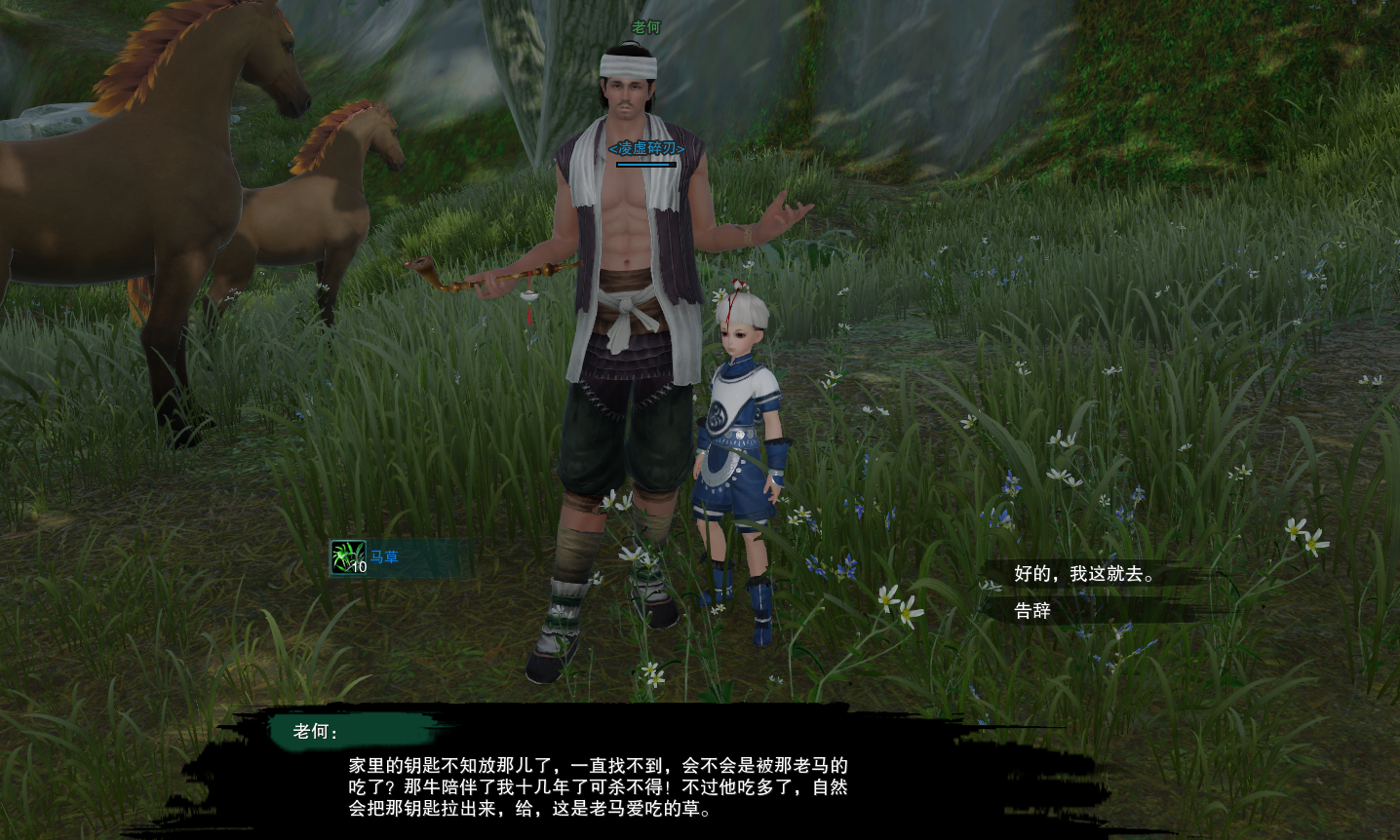Choose the reply "好的，我这就去。"
The image size is (1400, 840).
[x=1084, y=574]
